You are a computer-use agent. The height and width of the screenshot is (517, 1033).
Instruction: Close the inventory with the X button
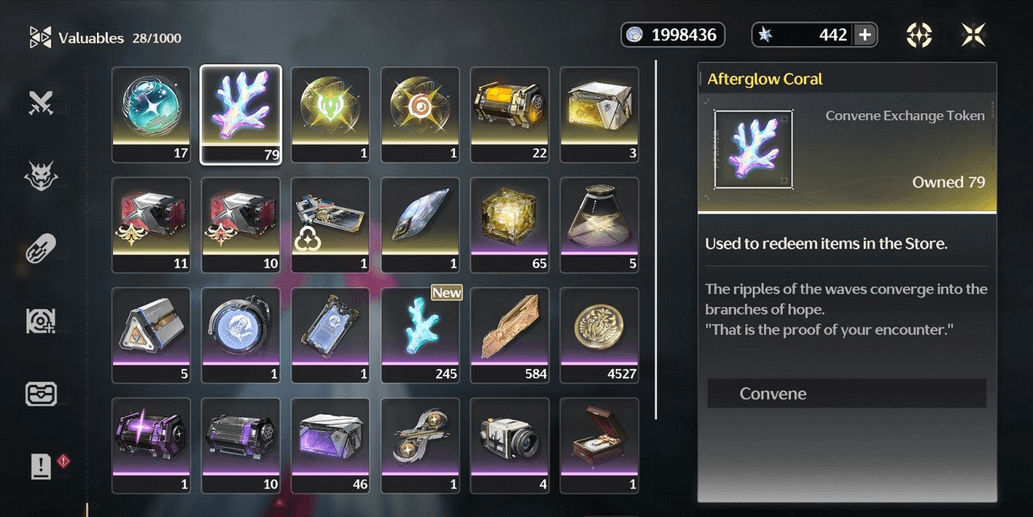tap(973, 35)
